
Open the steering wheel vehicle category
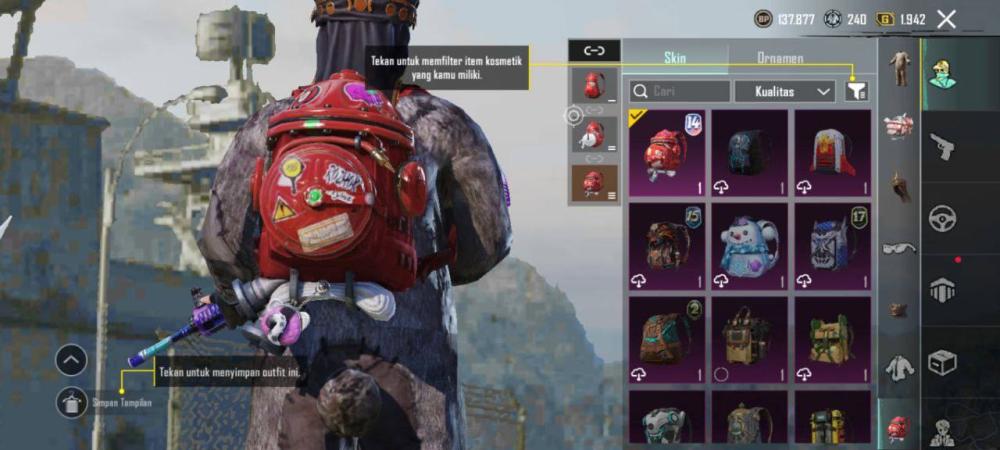tap(942, 218)
